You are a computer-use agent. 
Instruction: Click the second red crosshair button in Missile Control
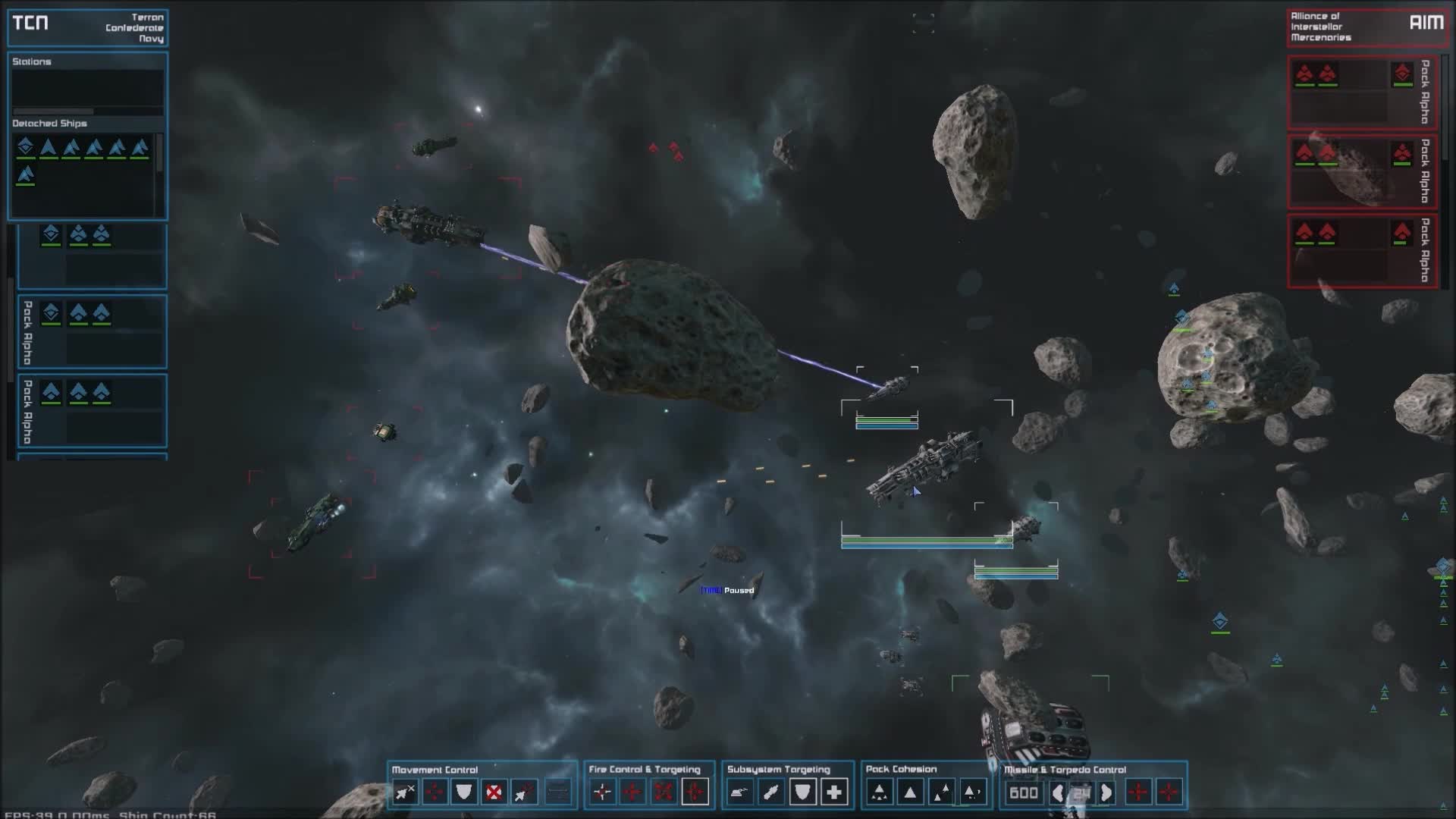tap(1170, 792)
